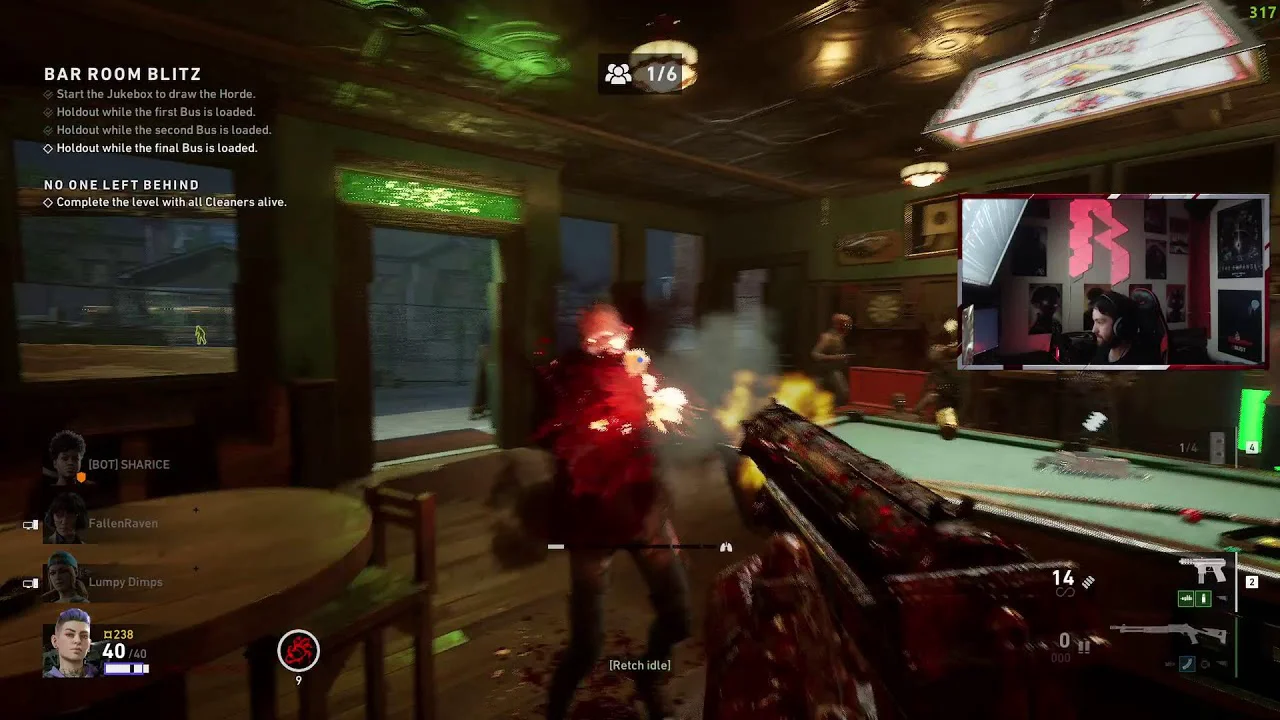Click the green ammo attachment icon
This screenshot has width=1280, height=720.
click(x=1187, y=599)
